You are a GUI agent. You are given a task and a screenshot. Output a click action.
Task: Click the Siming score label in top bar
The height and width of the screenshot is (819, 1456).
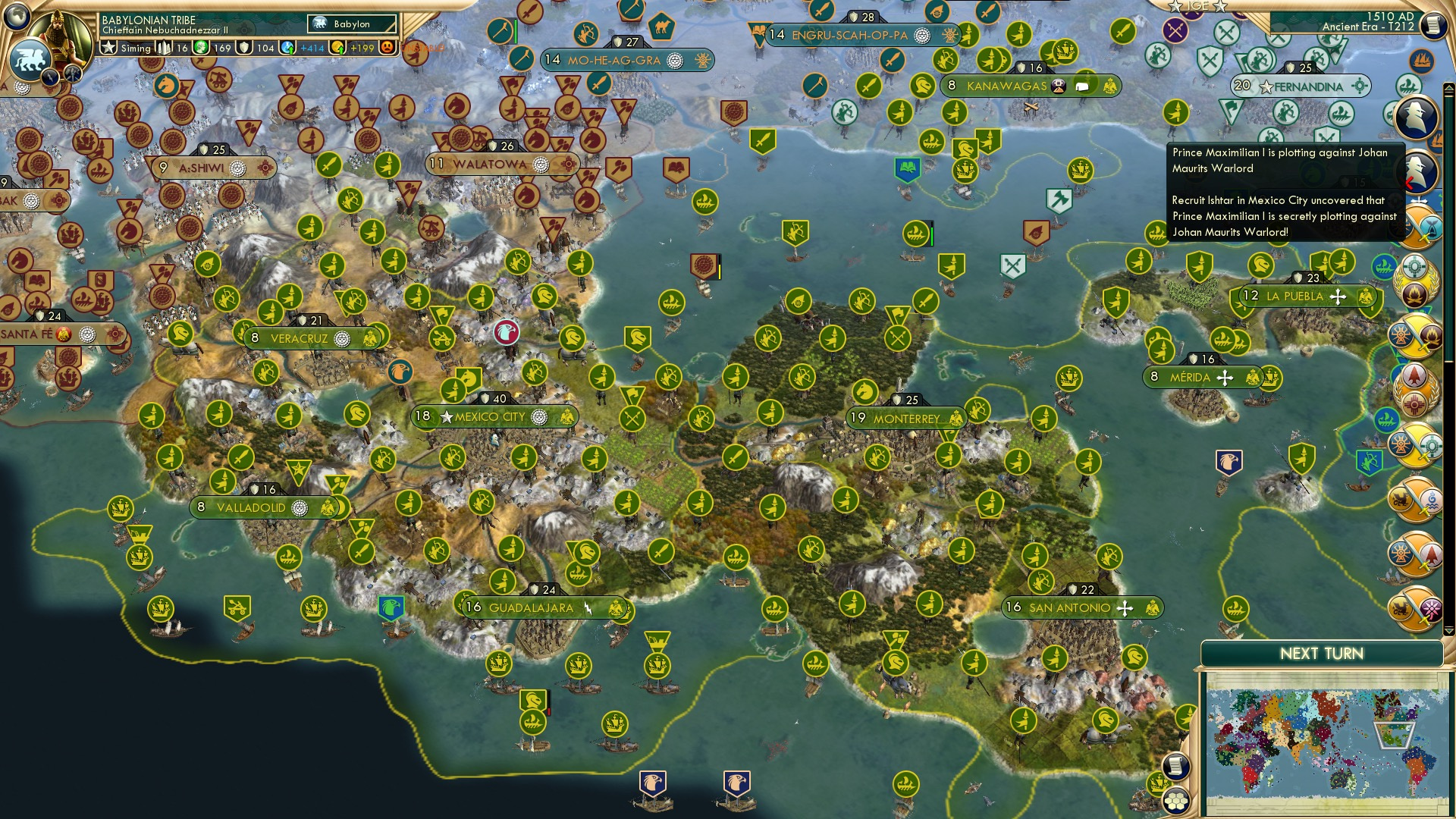pyautogui.click(x=135, y=48)
